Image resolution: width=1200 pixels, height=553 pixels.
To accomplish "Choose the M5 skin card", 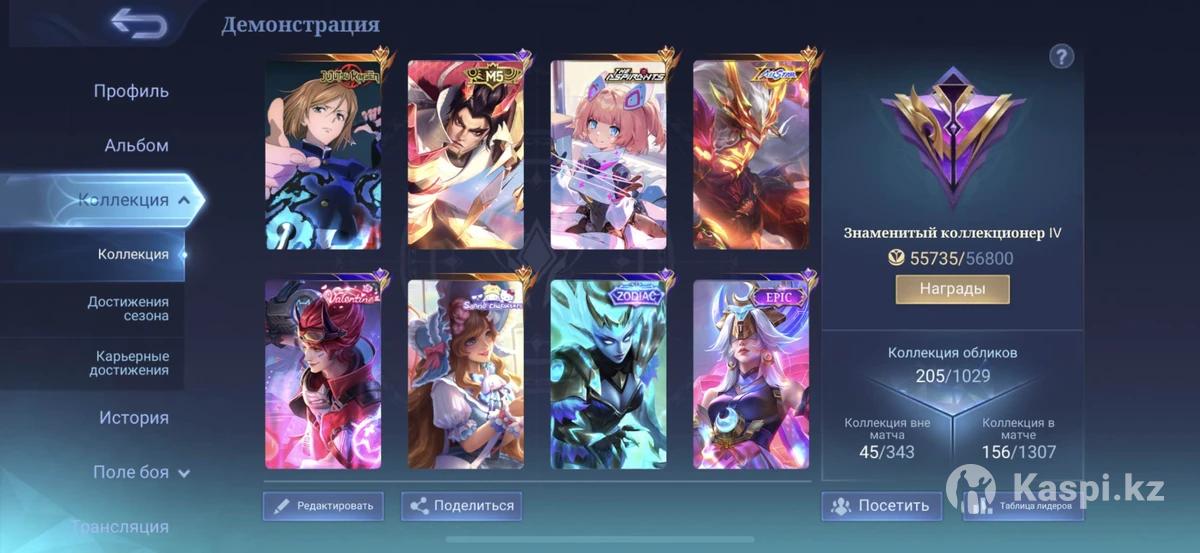I will (466, 155).
